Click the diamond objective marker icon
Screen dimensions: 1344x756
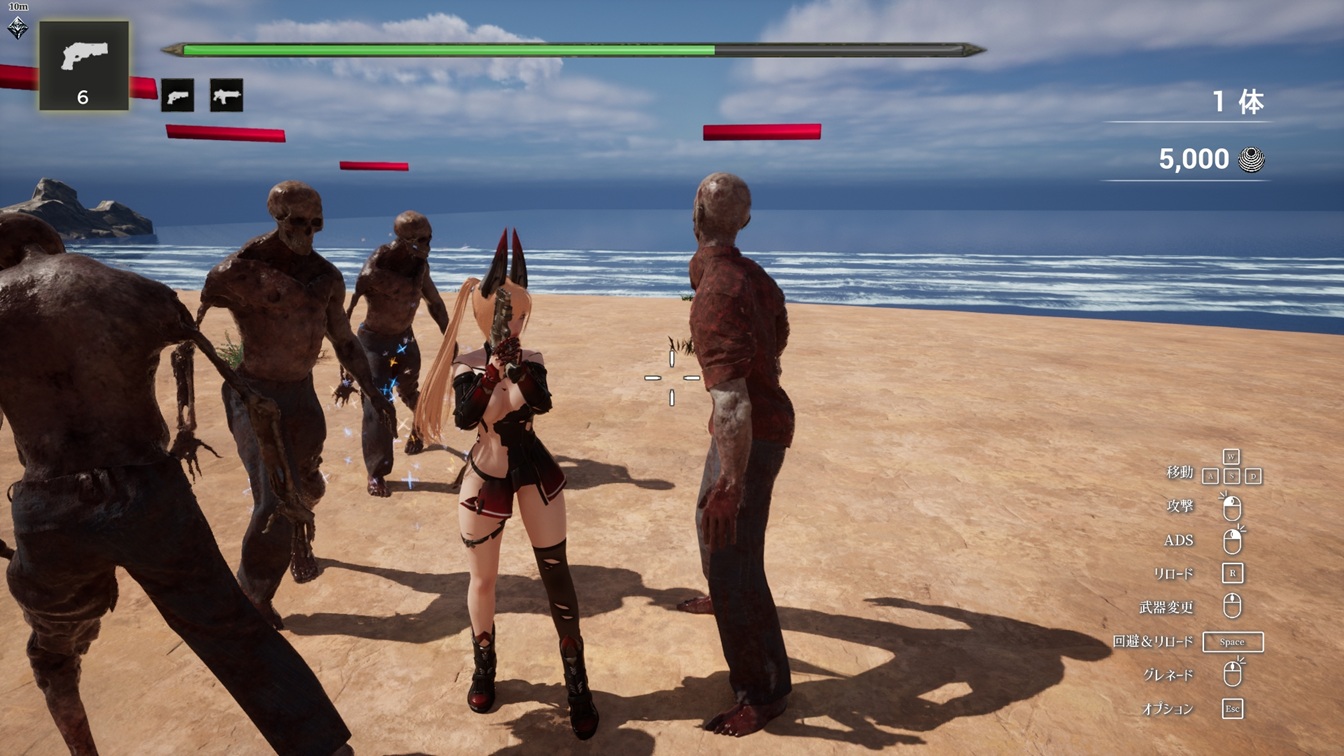[17, 28]
